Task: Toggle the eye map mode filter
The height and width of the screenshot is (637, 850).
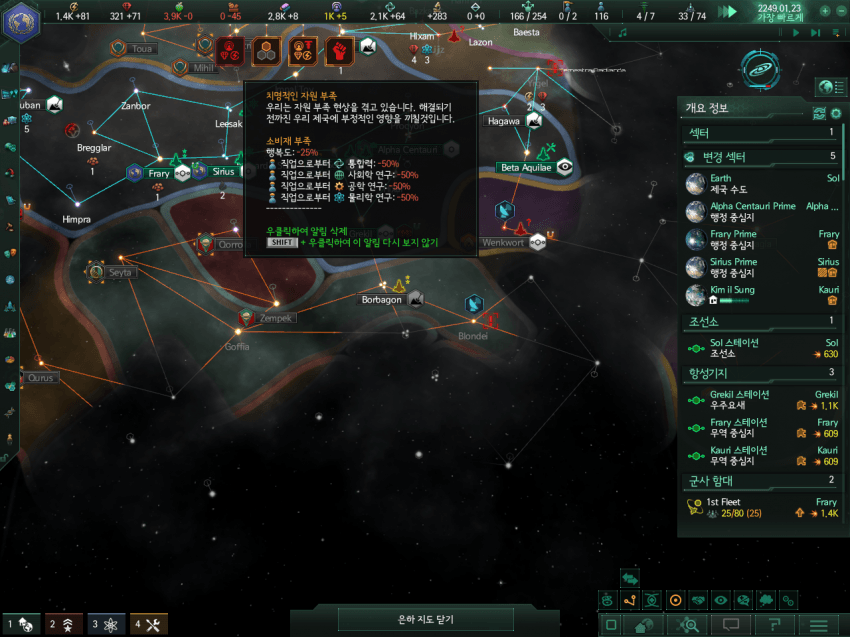Action: click(x=721, y=601)
